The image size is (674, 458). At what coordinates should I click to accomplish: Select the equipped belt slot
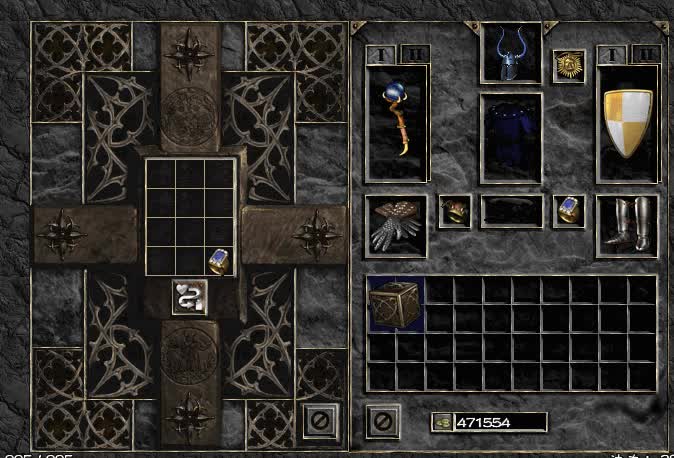[511, 211]
